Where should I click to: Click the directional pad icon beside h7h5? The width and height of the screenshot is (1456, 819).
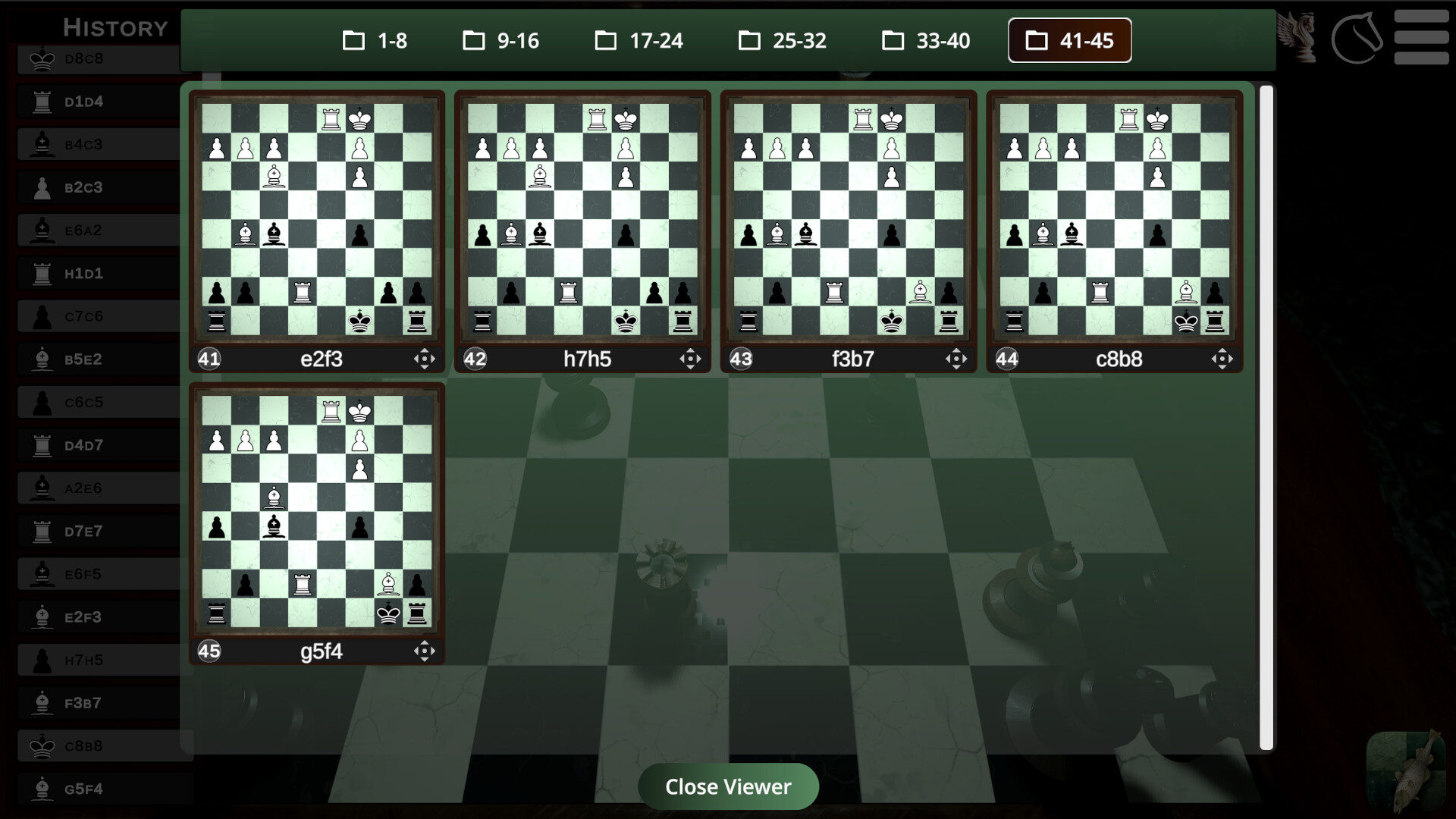(x=691, y=359)
